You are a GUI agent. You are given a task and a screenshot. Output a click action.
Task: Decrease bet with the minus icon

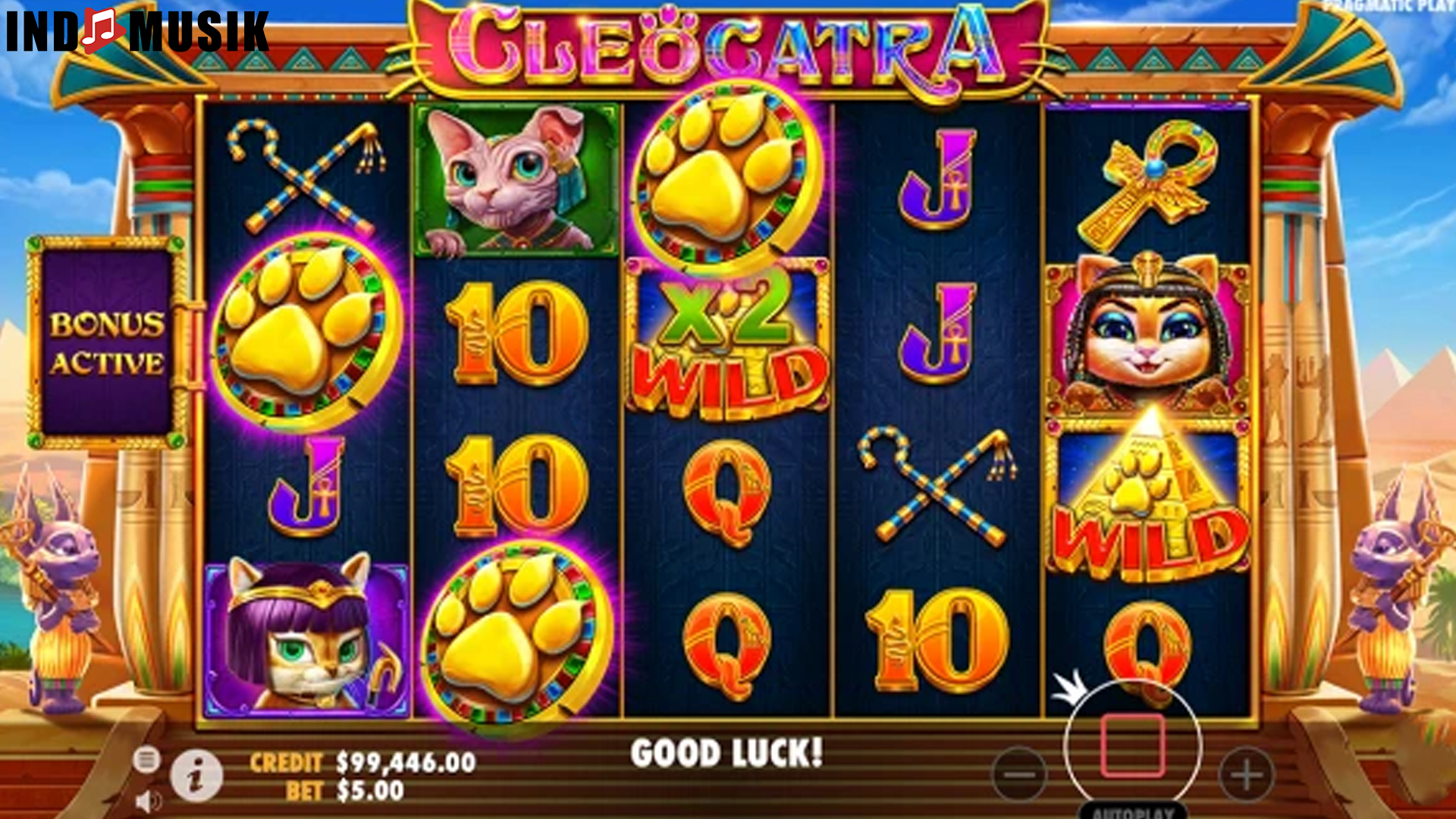(x=1021, y=771)
